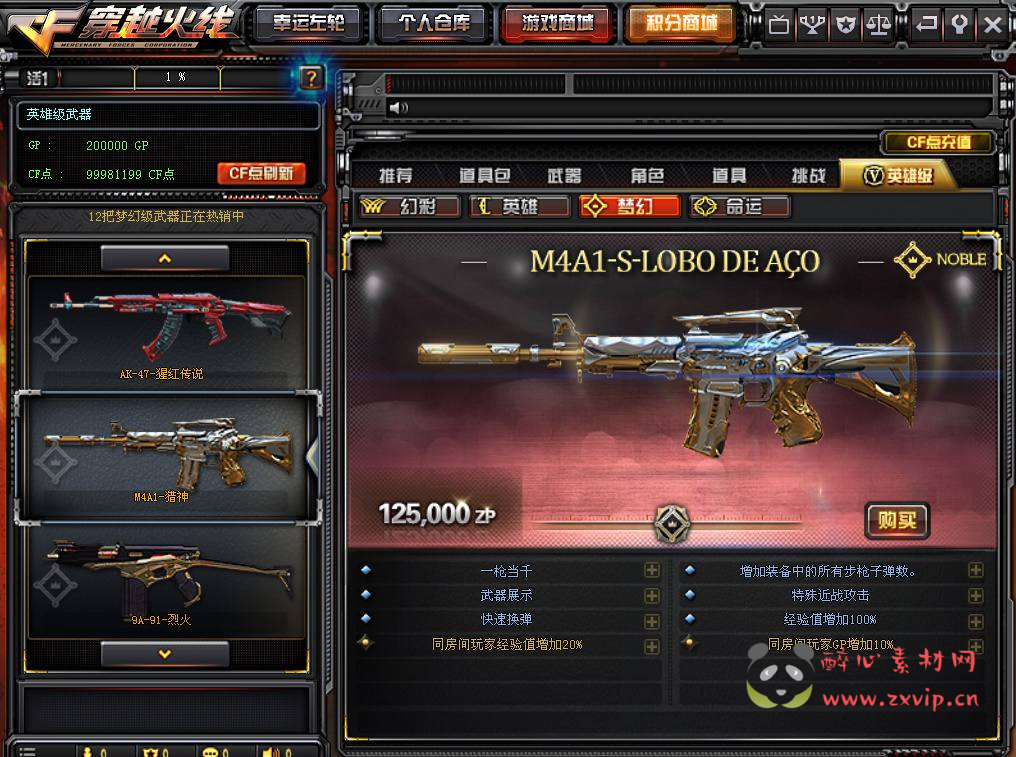The width and height of the screenshot is (1016, 757).
Task: Open the 幸运左轮 lucky roulette menu
Action: [x=309, y=23]
